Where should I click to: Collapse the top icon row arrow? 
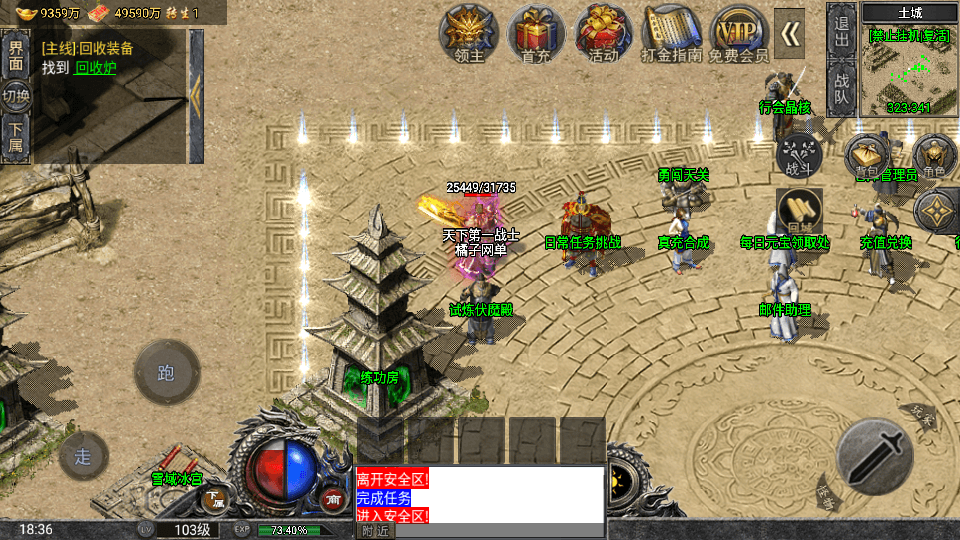click(791, 34)
